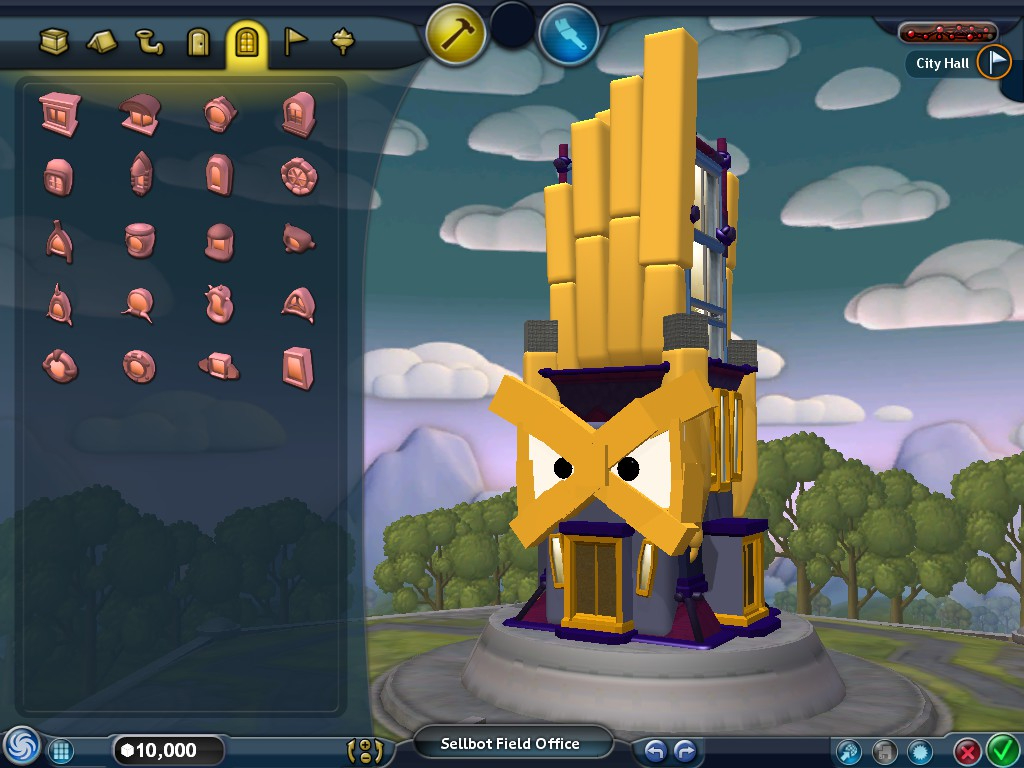Viewport: 1024px width, 768px height.
Task: Switch to the building body parts tab
Action: point(54,42)
